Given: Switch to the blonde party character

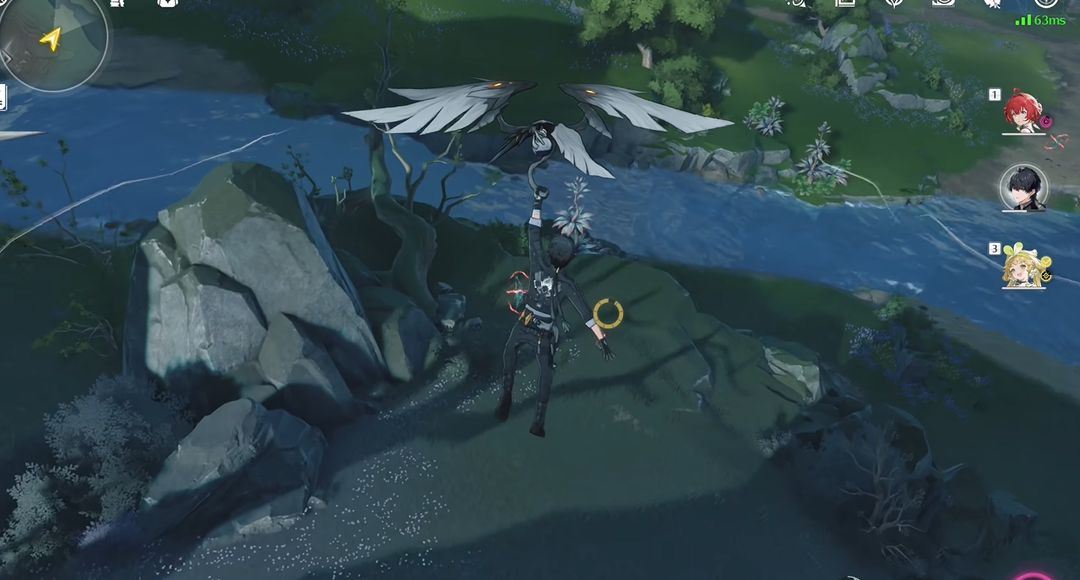Looking at the screenshot, I should tap(1023, 267).
